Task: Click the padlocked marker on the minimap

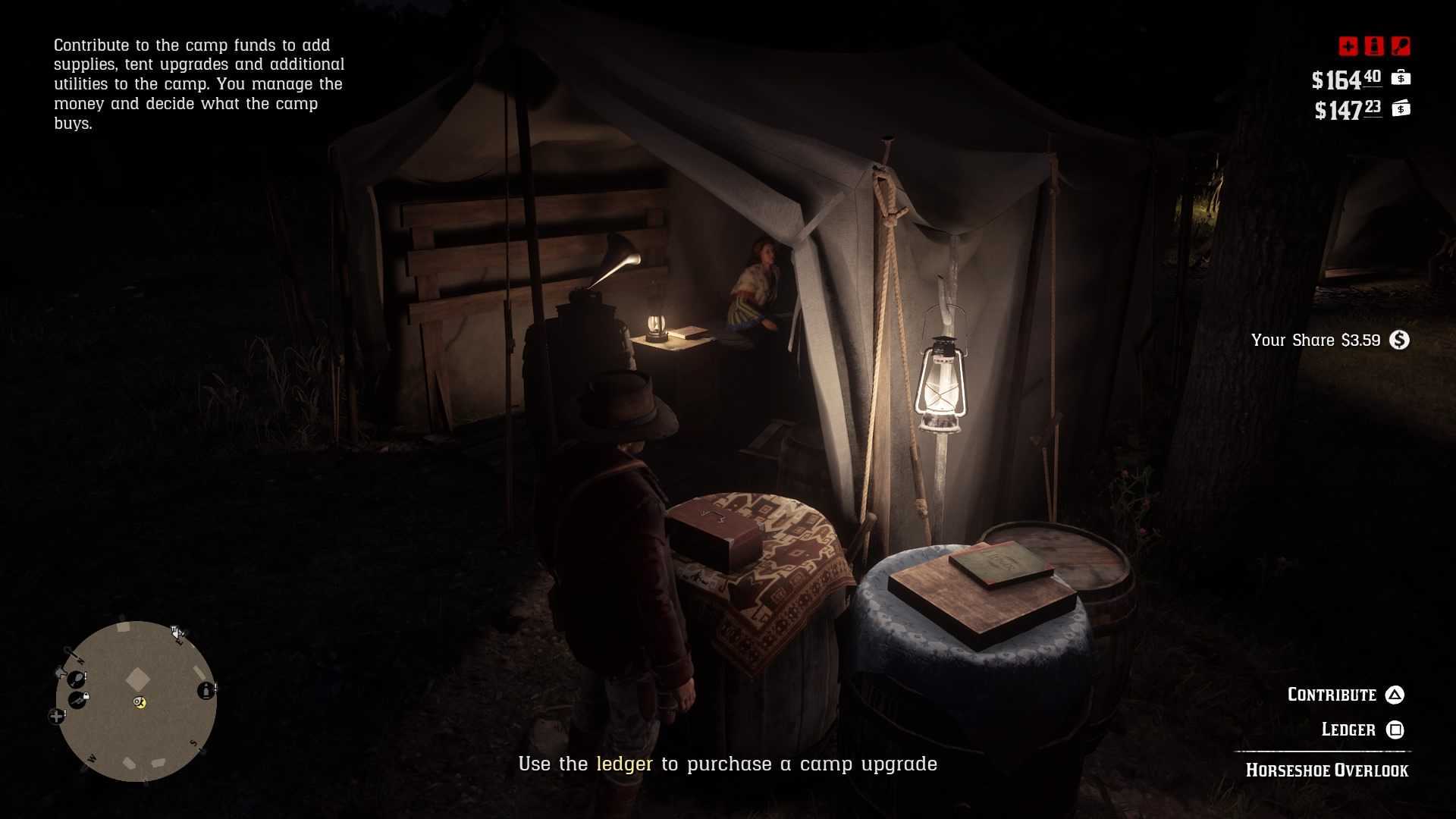Action: coord(77,699)
